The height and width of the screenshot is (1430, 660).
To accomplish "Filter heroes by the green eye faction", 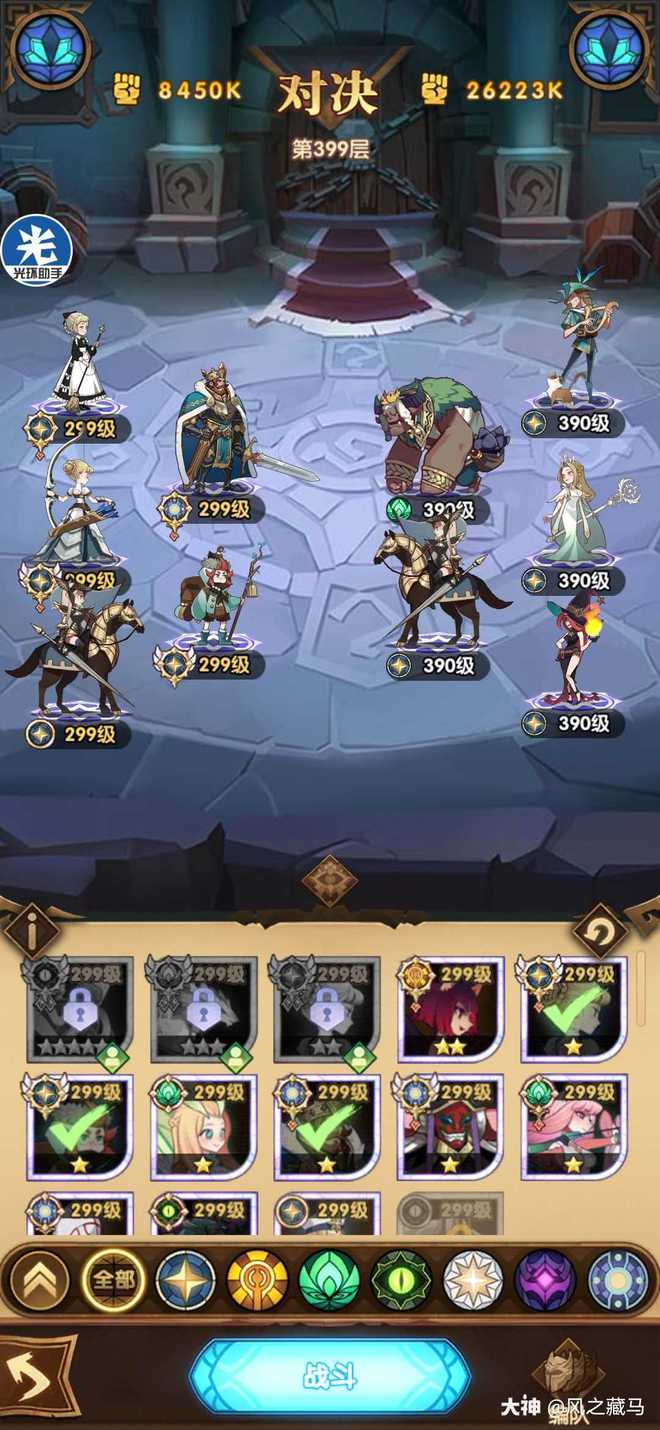I will (x=401, y=1279).
